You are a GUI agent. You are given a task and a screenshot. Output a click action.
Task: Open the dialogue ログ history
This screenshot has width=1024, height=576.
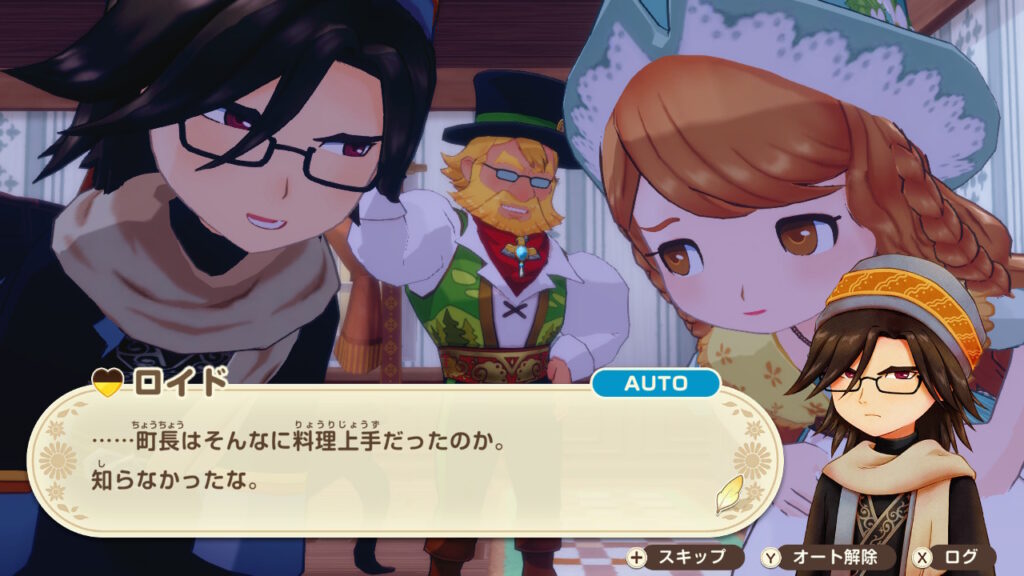[x=951, y=557]
